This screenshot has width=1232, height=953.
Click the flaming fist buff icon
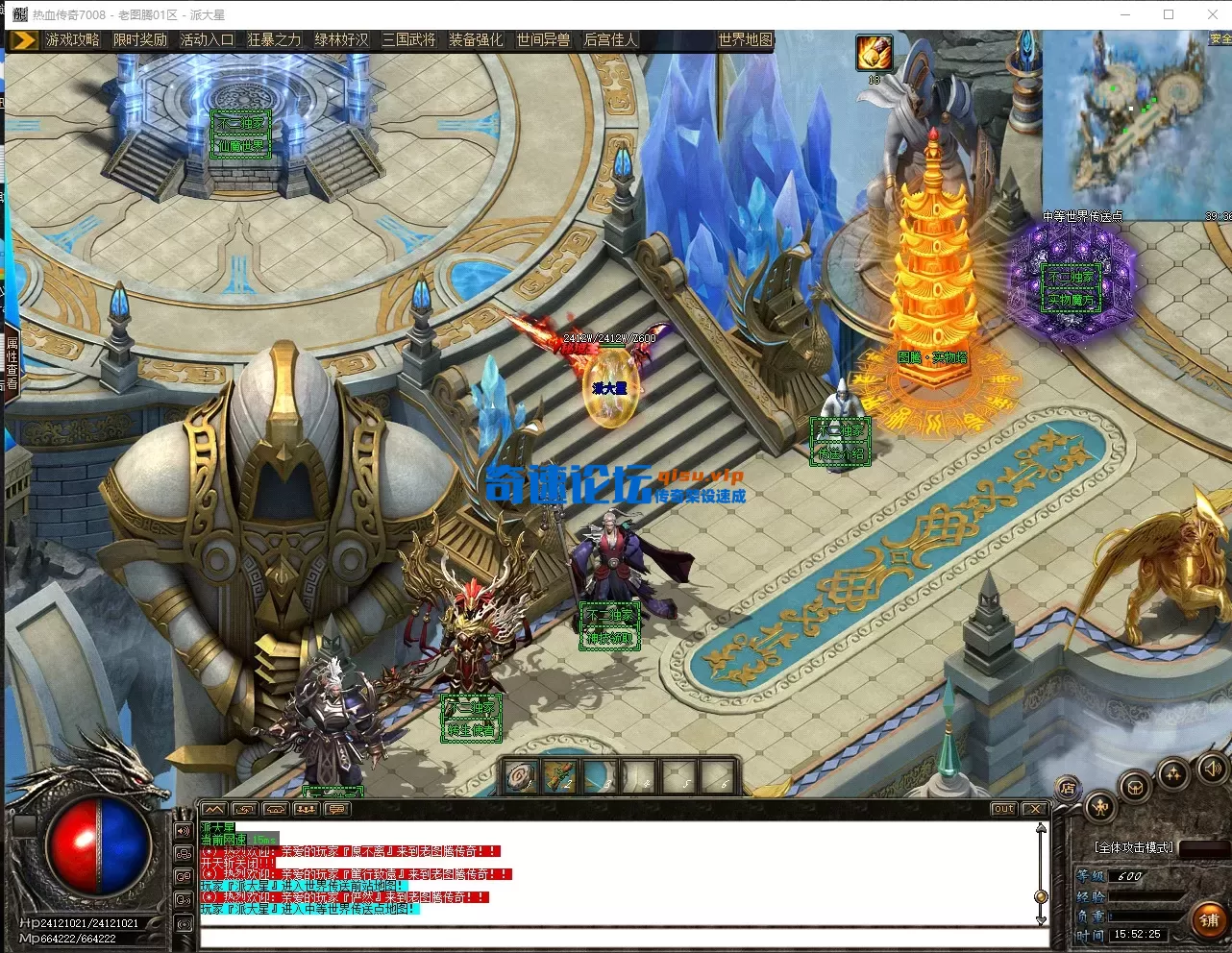click(875, 54)
